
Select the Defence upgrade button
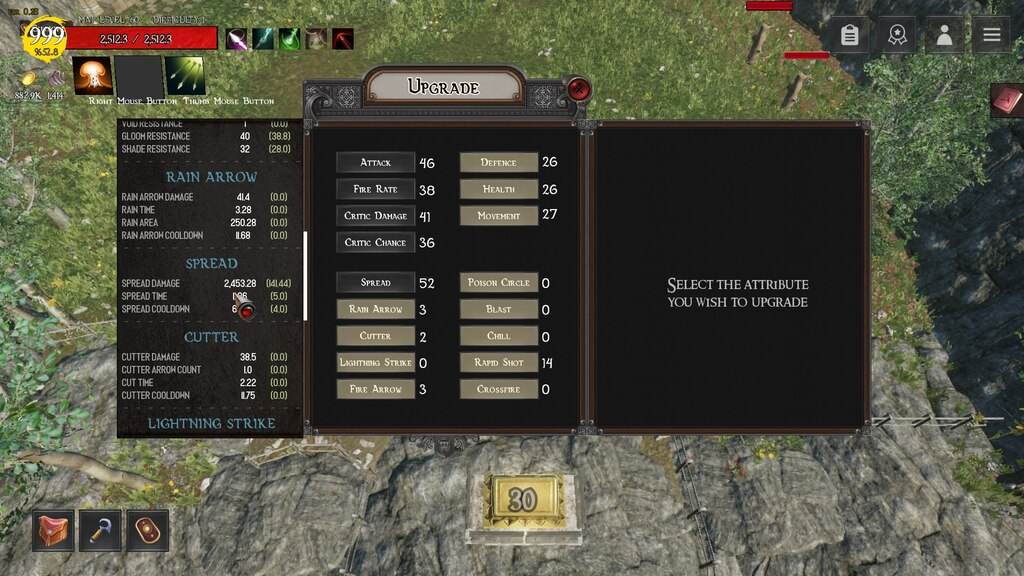[499, 162]
